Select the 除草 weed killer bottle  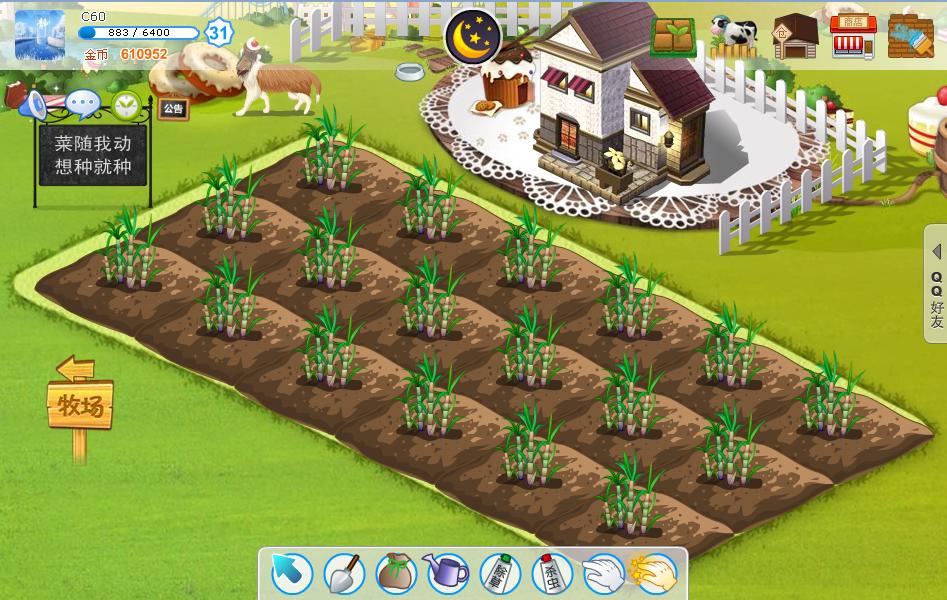[x=500, y=573]
